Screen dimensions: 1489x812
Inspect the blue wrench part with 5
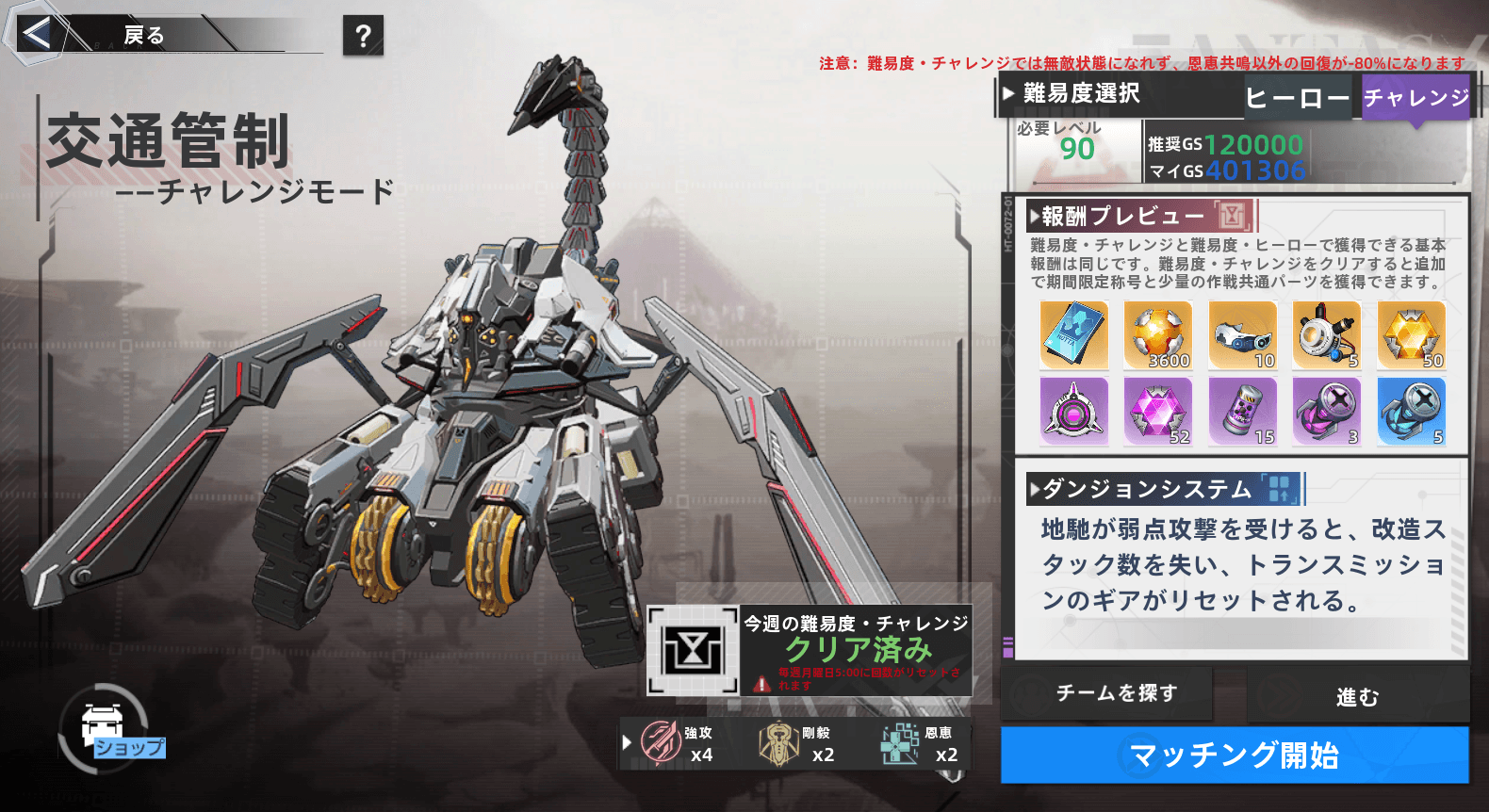coord(1411,412)
